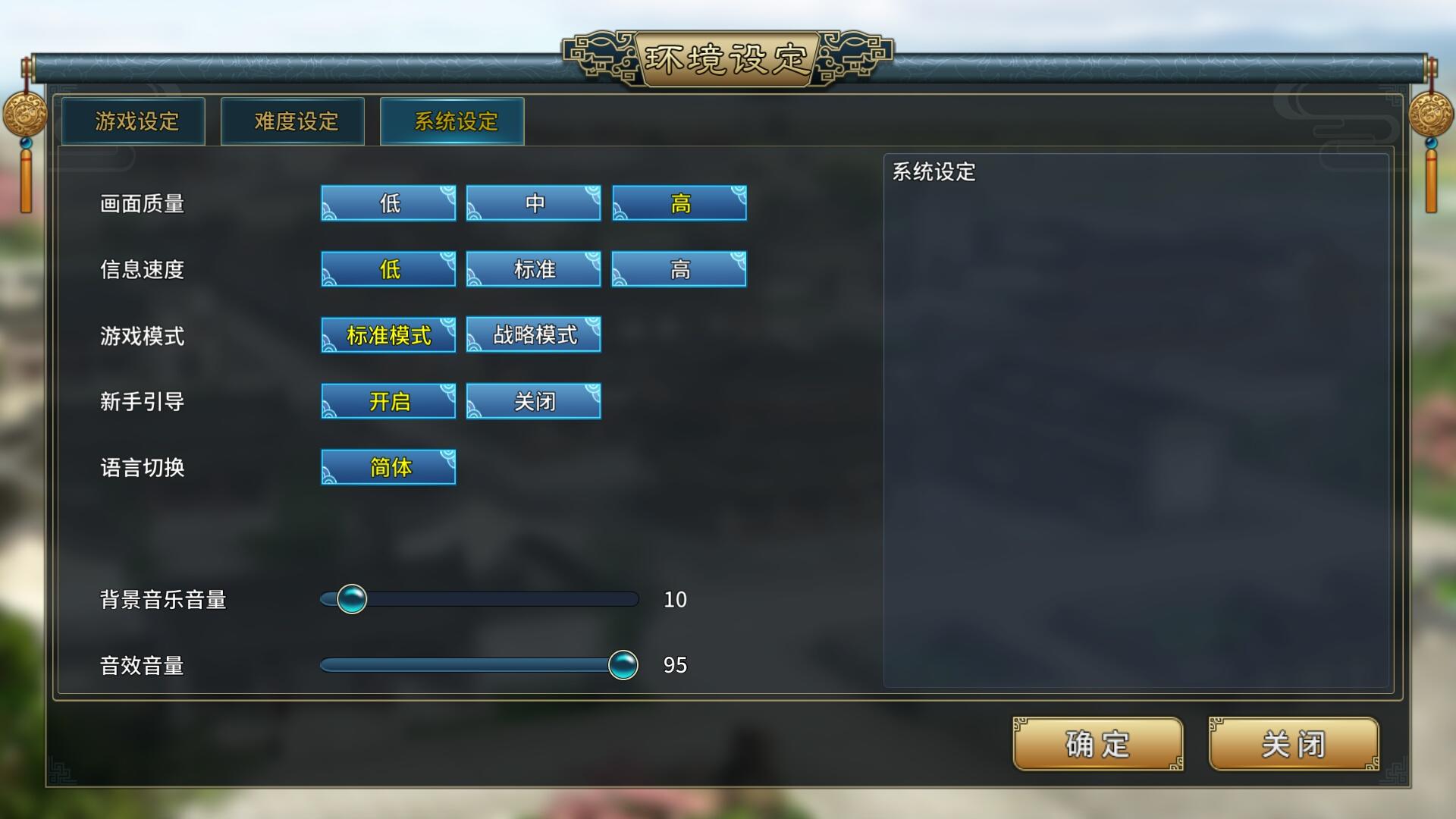Image resolution: width=1456 pixels, height=819 pixels.
Task: Click the 简体 language switch button
Action: (x=388, y=467)
